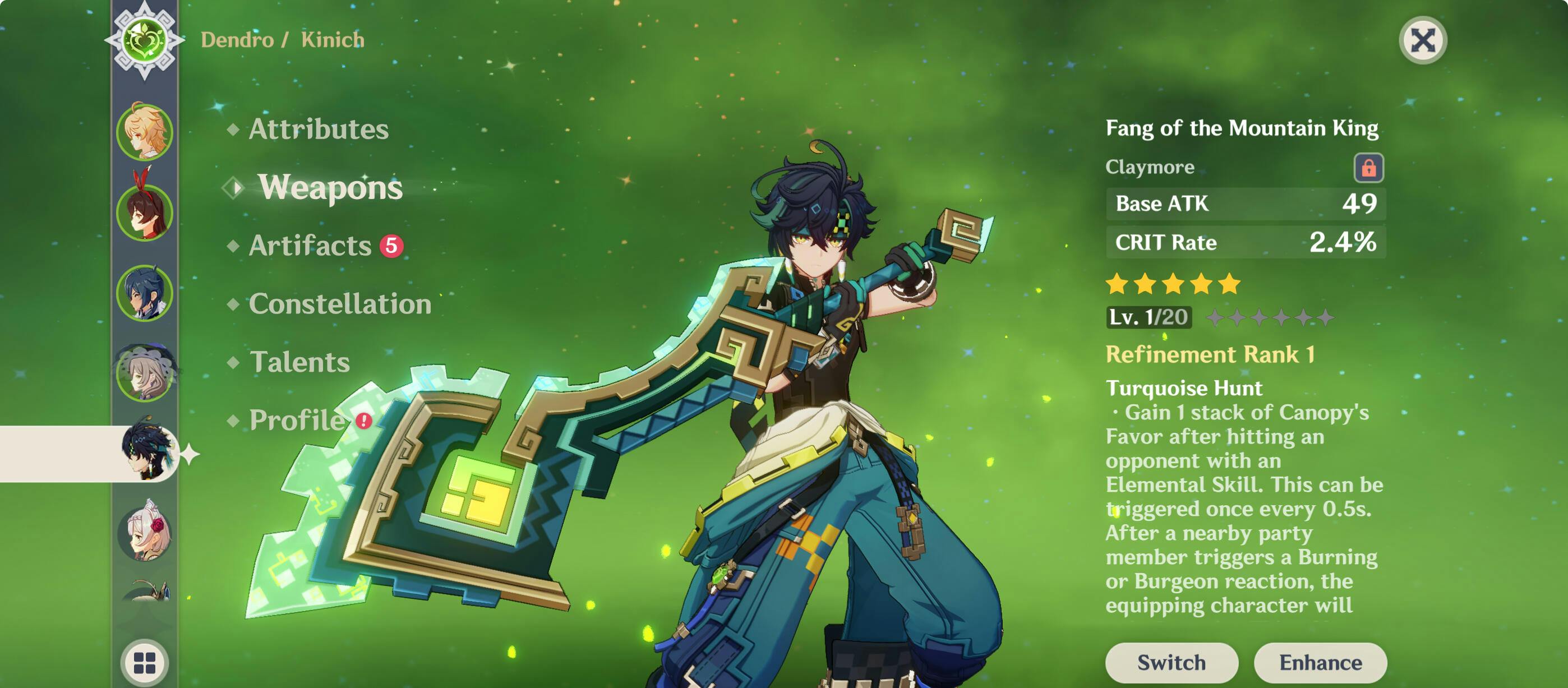The image size is (1568, 688).
Task: Switch to the Talents section
Action: (x=299, y=362)
